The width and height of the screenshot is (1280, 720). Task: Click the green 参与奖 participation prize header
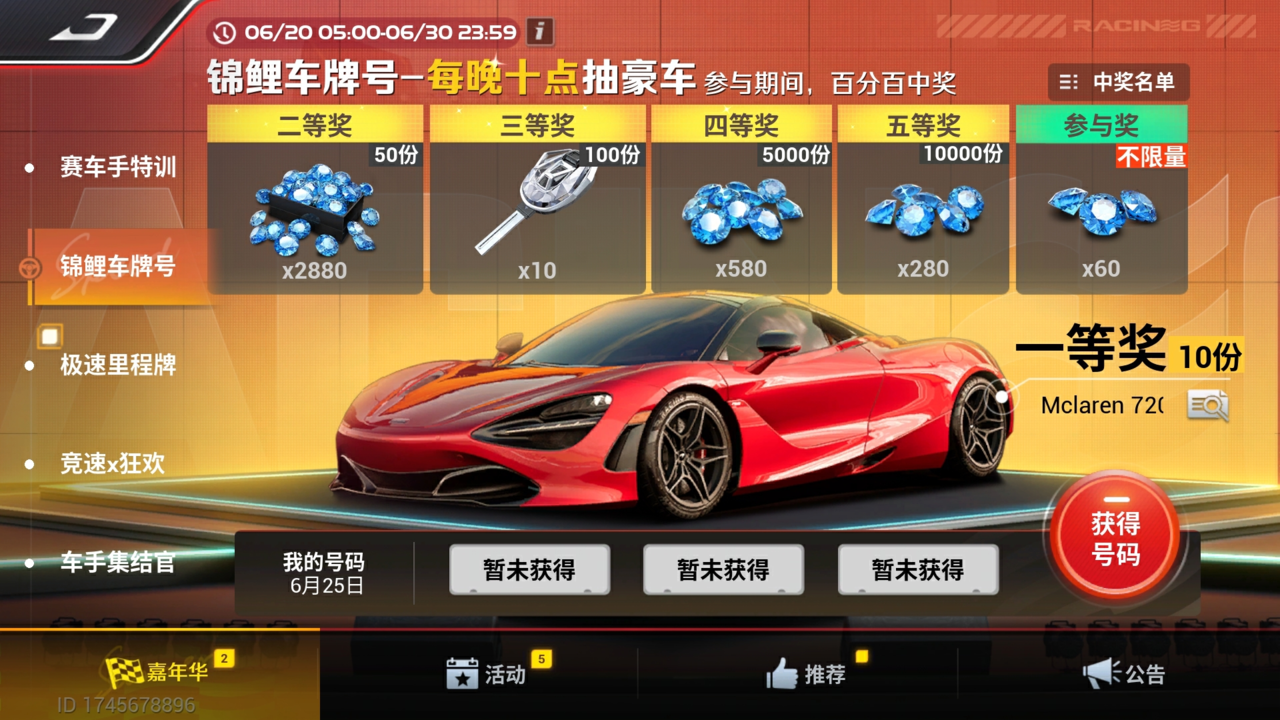(x=1102, y=126)
